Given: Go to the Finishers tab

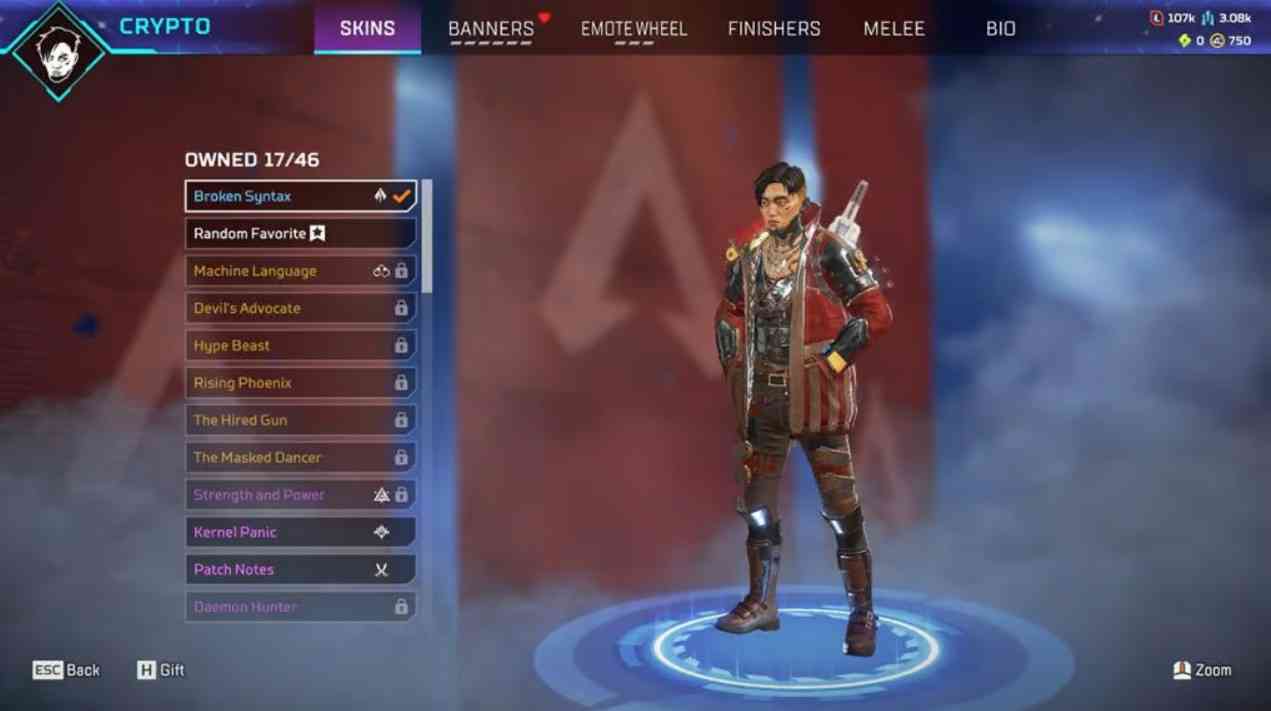Looking at the screenshot, I should (x=774, y=28).
